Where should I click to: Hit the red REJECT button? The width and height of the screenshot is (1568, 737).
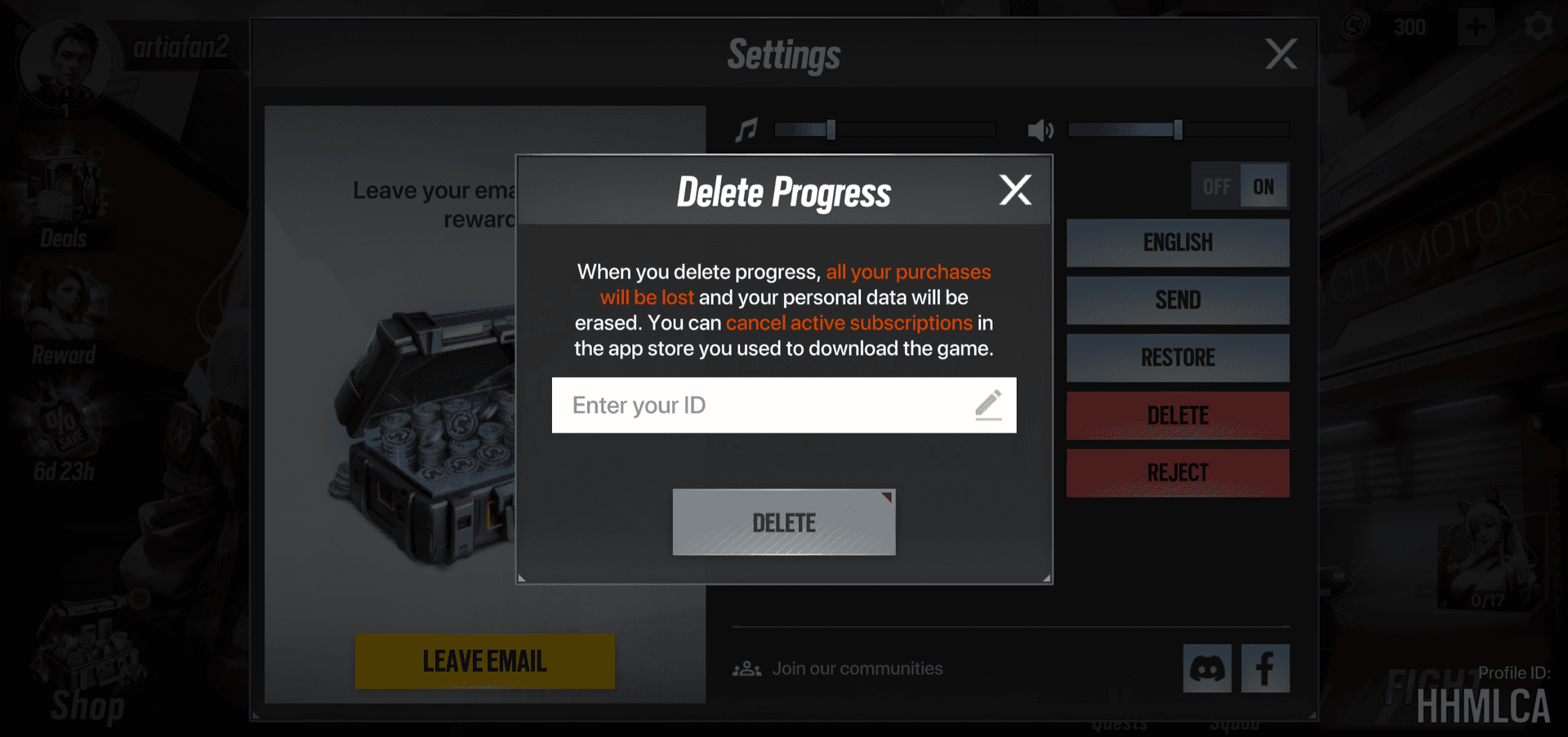(1177, 473)
